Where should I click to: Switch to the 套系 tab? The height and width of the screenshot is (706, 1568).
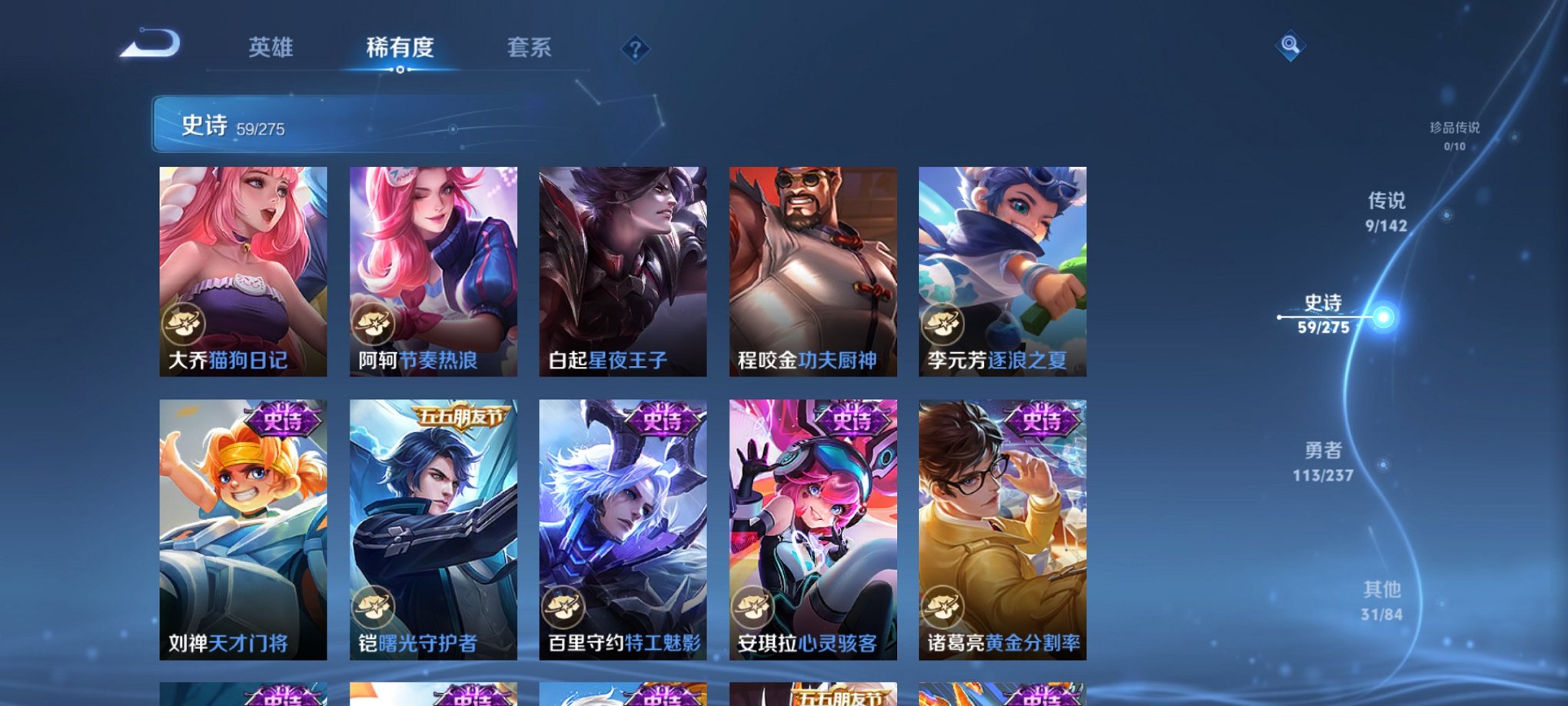click(530, 48)
